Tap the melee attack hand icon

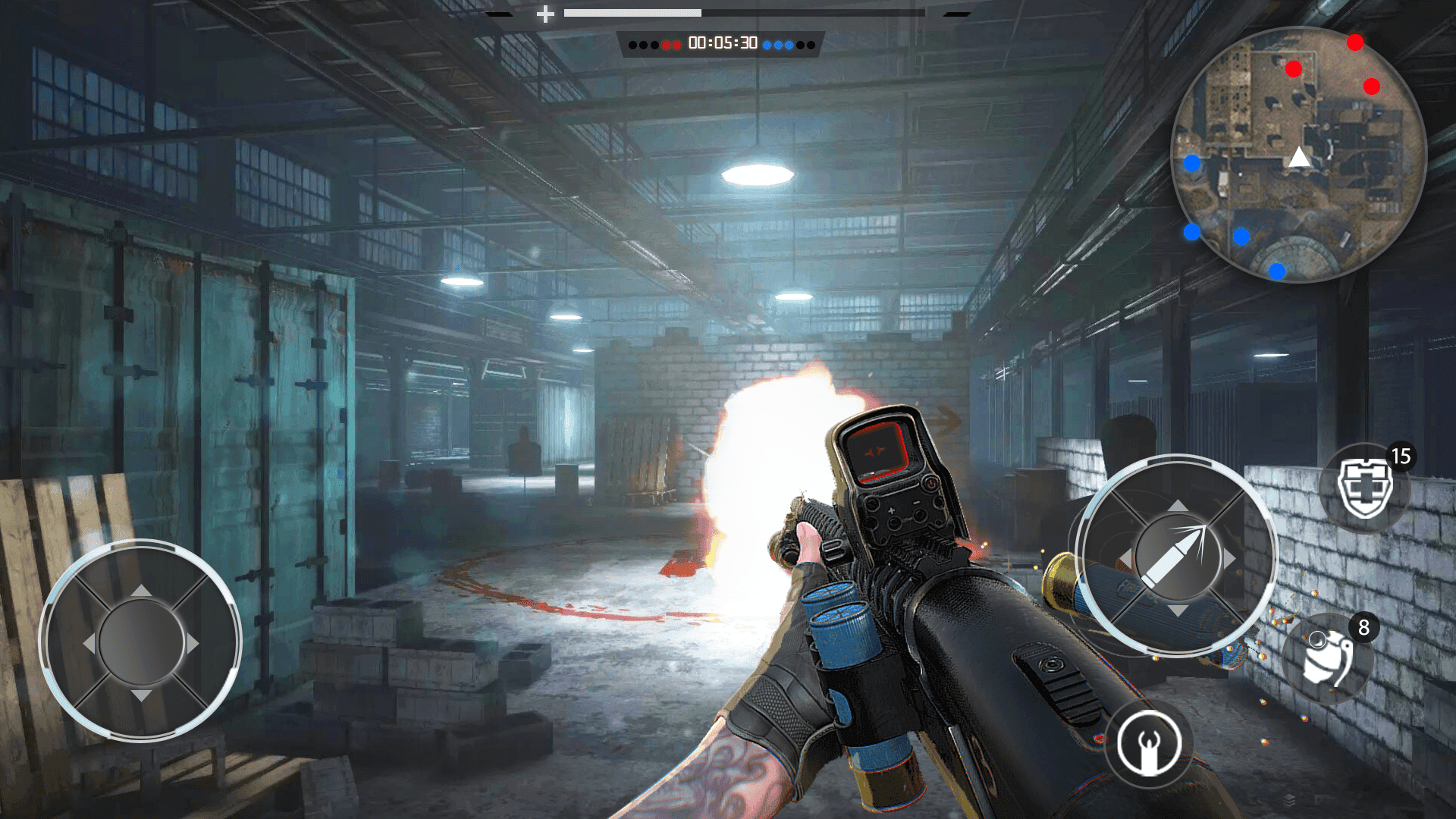1150,745
